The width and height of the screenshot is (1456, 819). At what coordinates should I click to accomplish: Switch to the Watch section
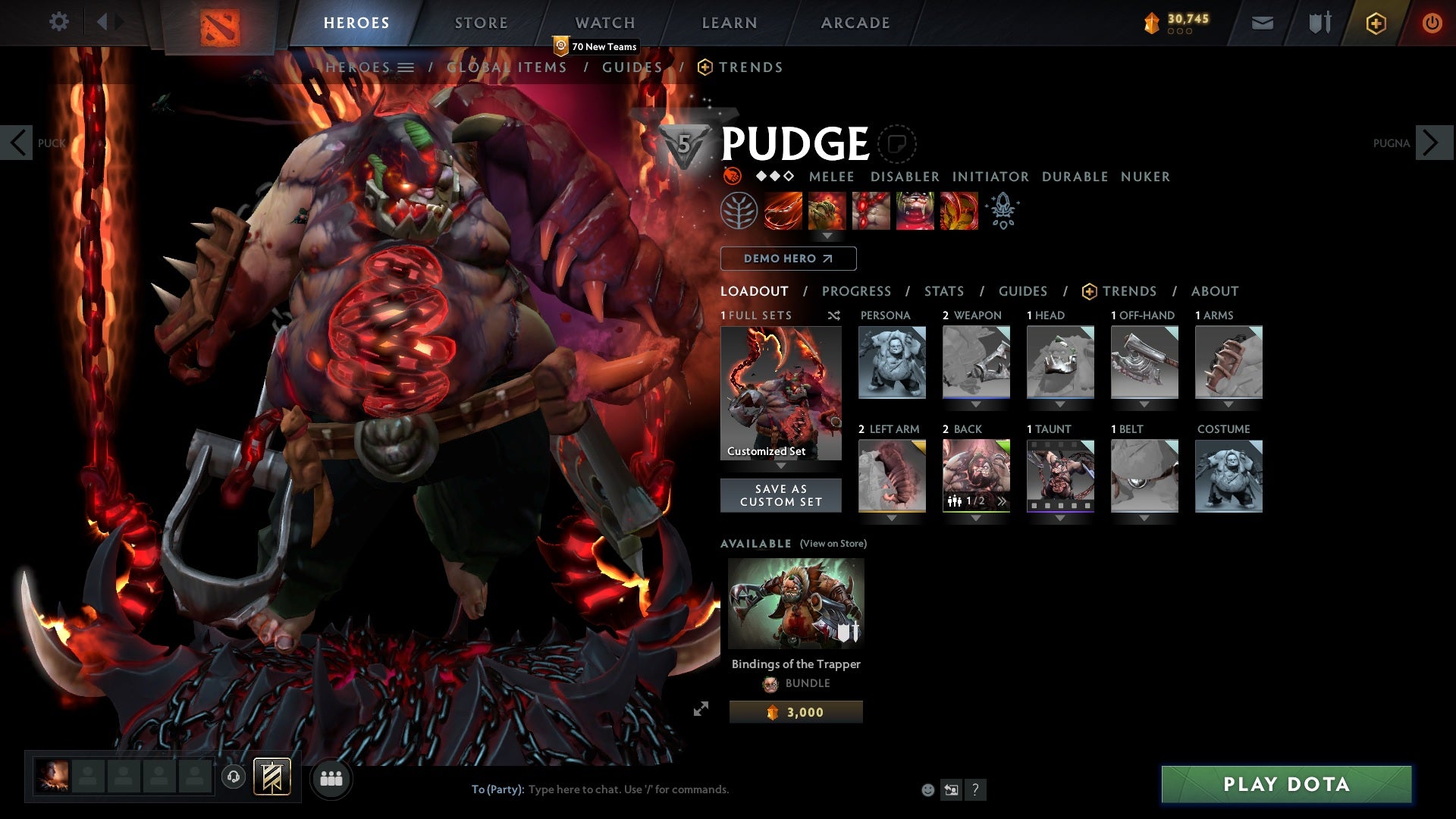[604, 23]
